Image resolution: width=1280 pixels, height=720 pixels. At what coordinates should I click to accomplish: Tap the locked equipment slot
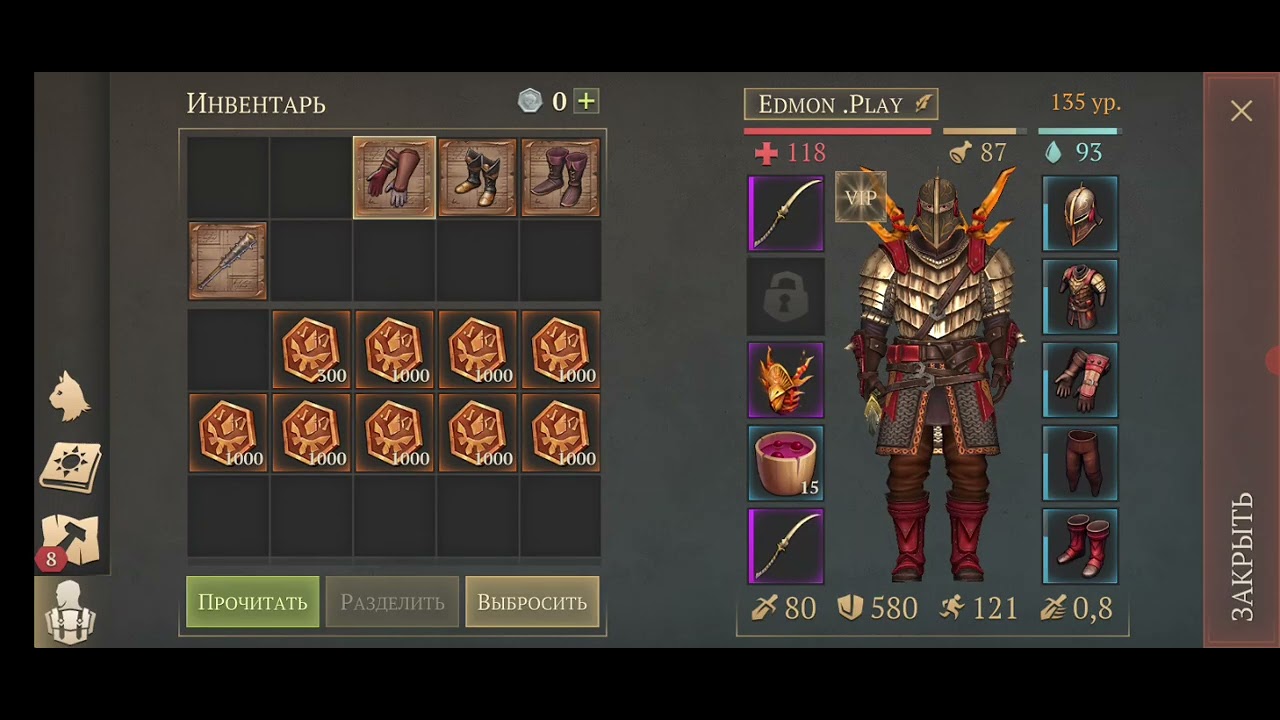(x=786, y=297)
